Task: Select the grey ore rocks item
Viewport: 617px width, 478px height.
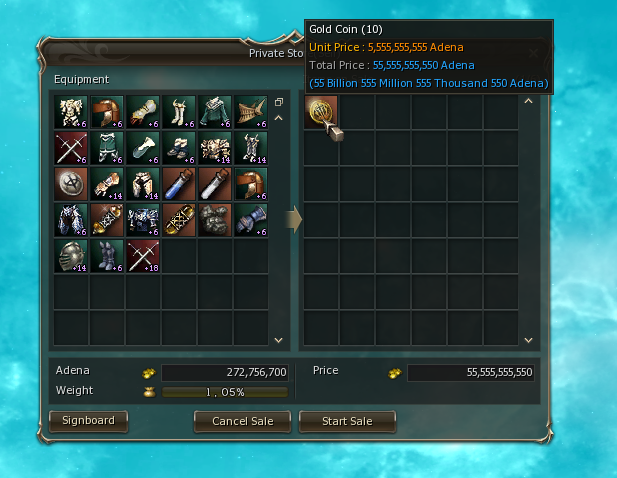Action: click(x=215, y=220)
